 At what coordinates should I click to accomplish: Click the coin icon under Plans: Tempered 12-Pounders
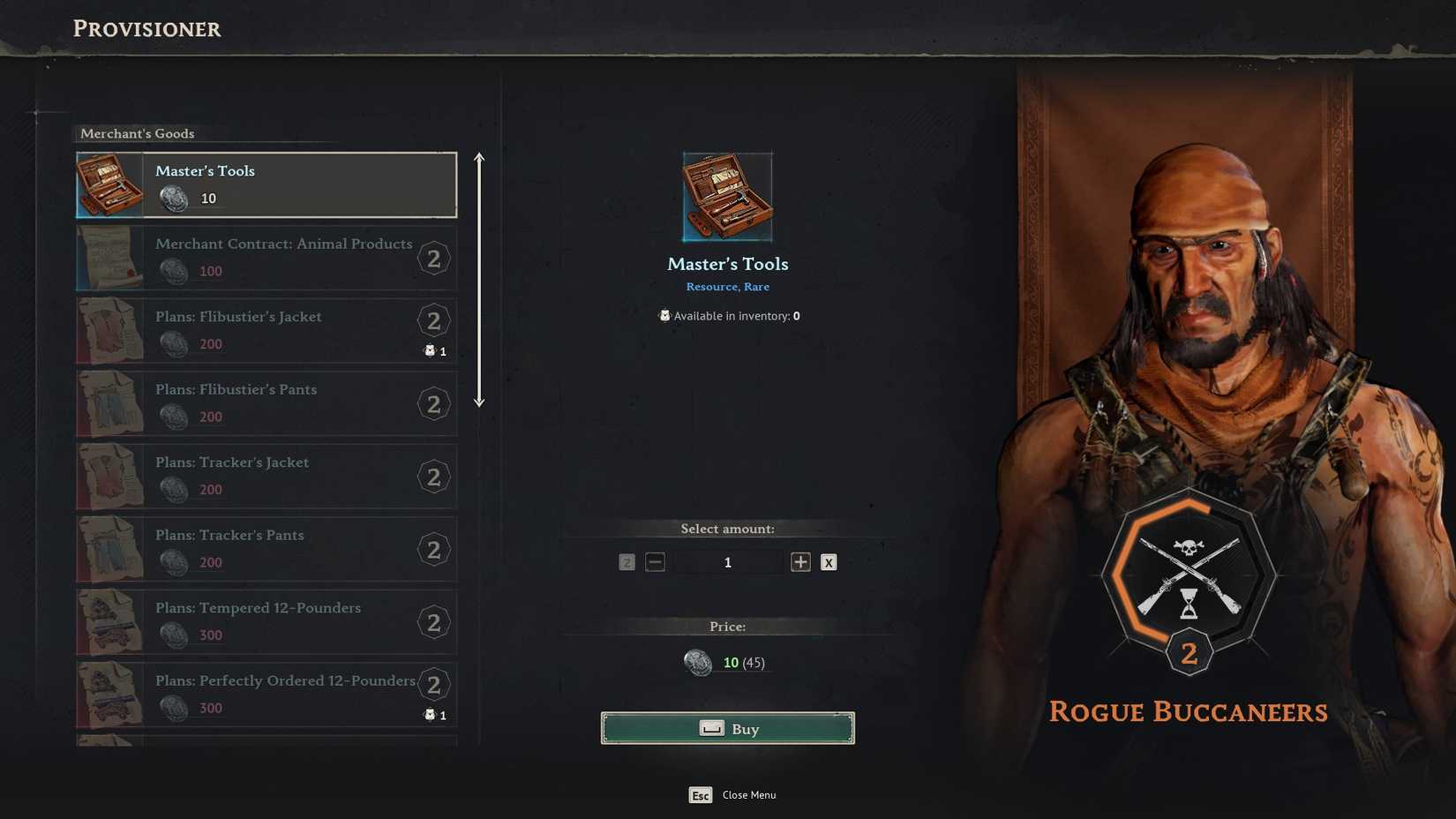(174, 635)
